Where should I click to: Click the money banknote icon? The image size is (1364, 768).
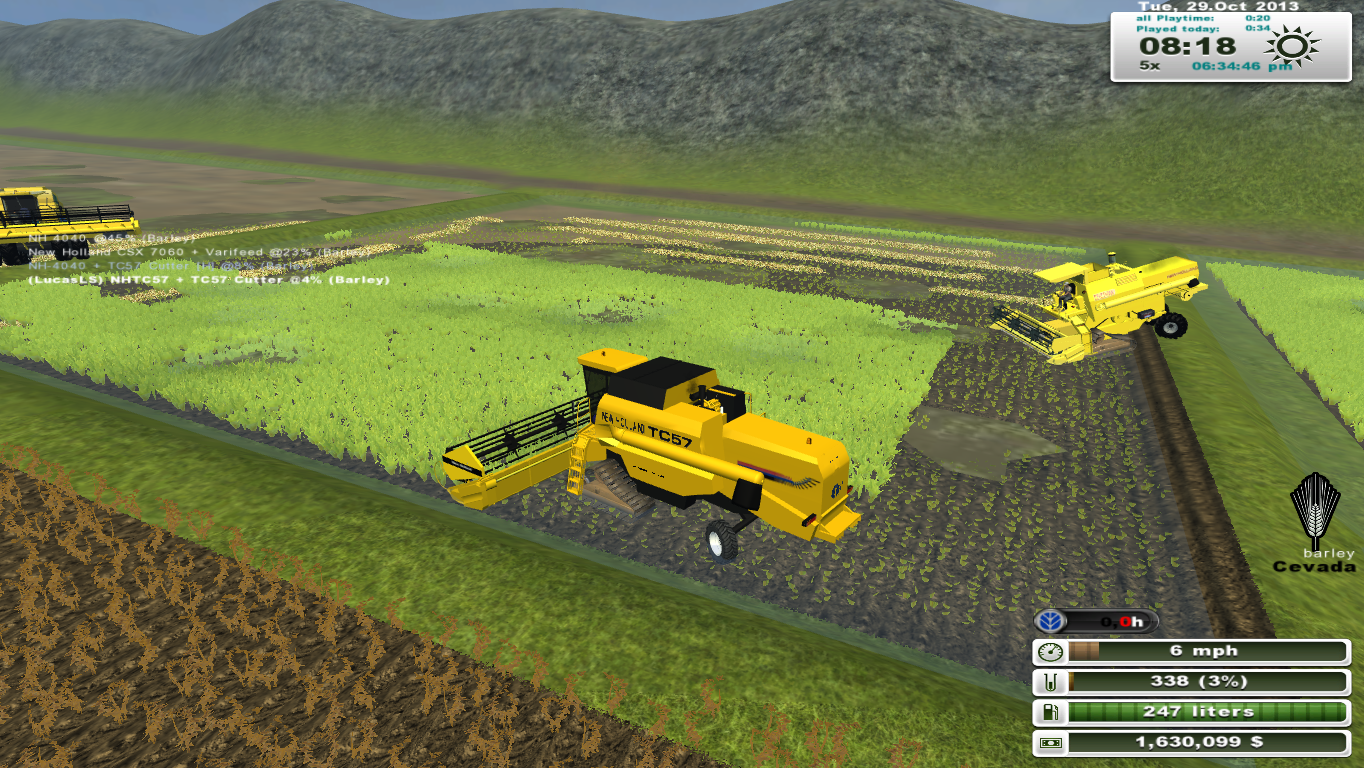(1051, 742)
